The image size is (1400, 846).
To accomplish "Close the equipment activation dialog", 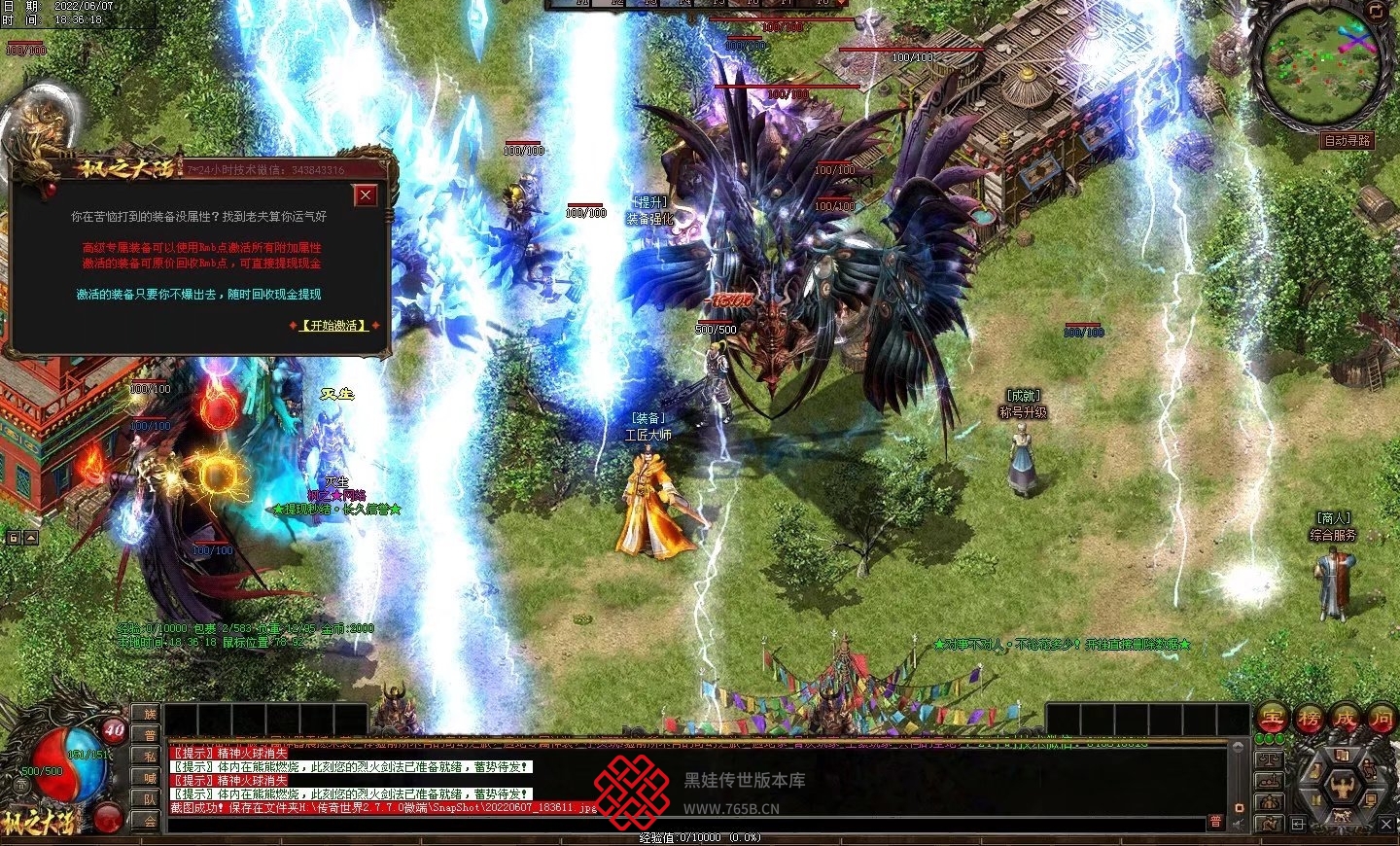I will click(366, 195).
